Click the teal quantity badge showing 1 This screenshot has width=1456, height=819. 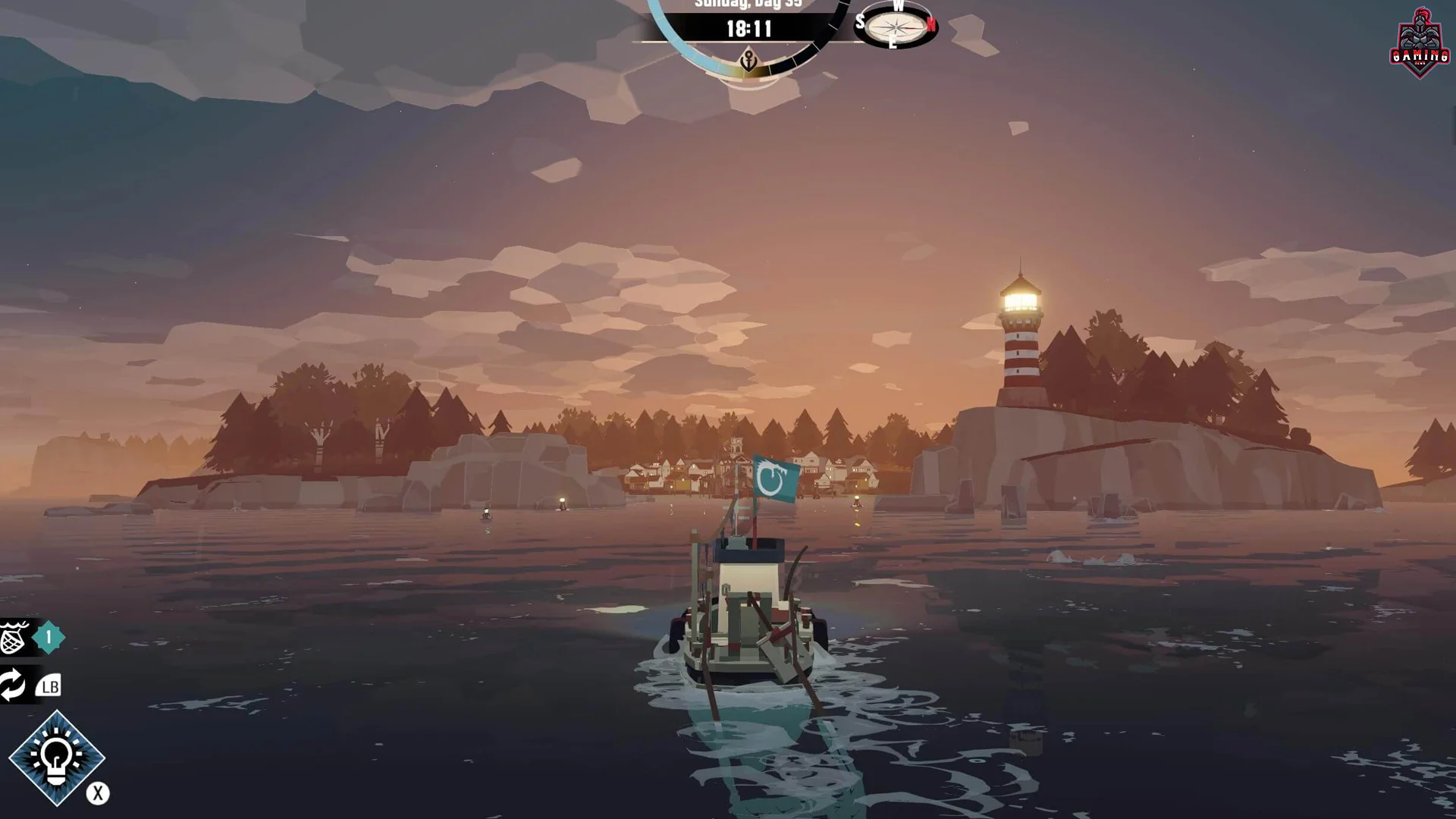click(x=50, y=638)
